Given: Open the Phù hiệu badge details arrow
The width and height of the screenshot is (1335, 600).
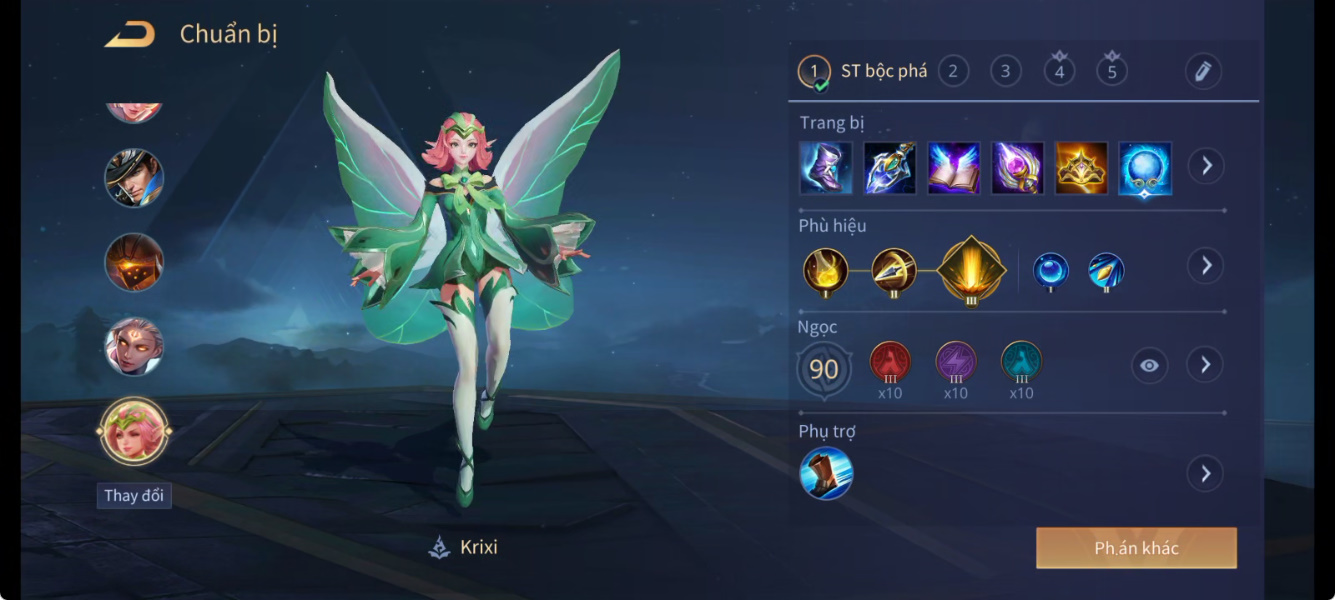Looking at the screenshot, I should (1206, 266).
